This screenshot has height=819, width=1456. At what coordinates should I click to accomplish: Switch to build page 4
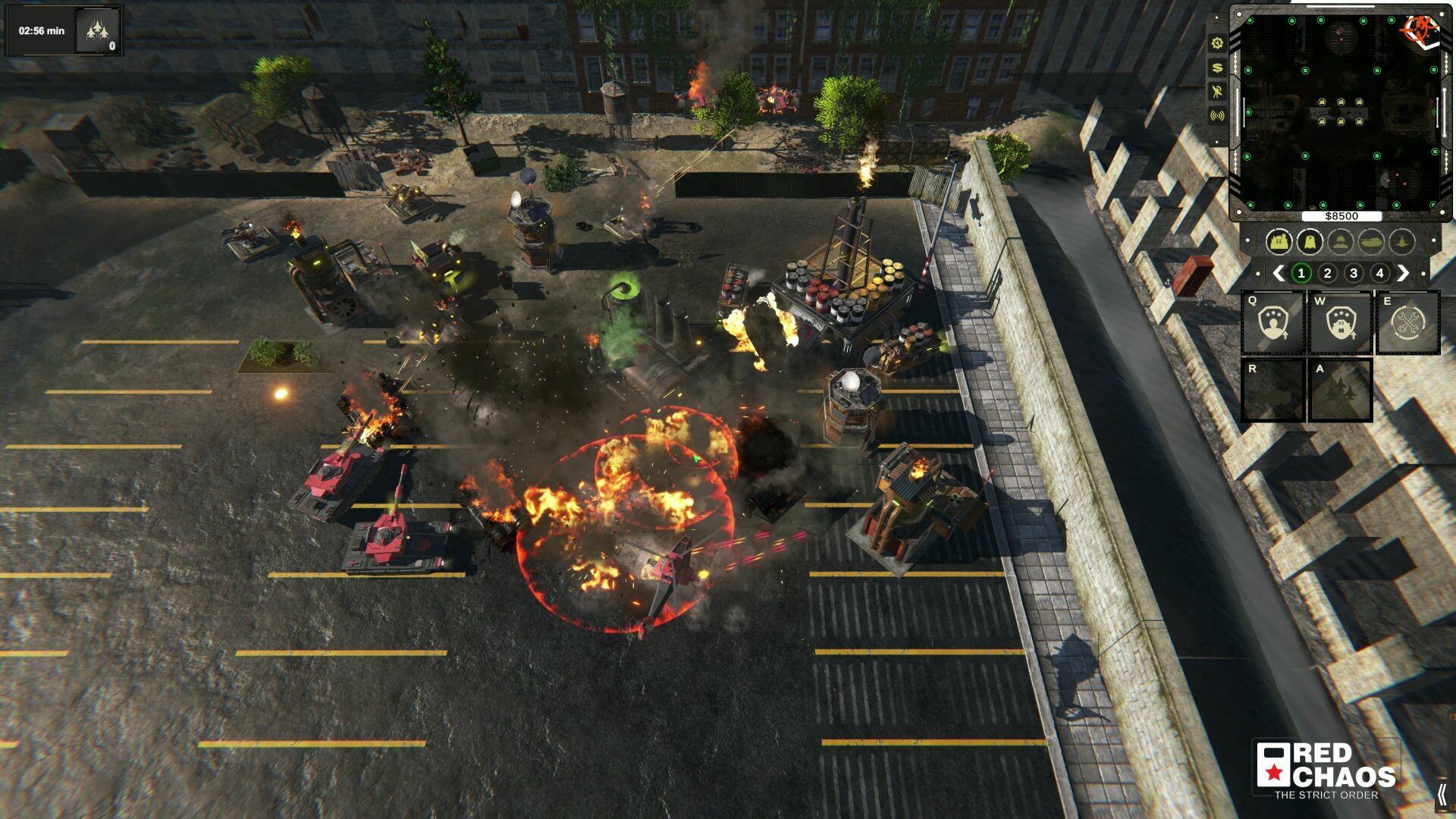tap(1379, 273)
